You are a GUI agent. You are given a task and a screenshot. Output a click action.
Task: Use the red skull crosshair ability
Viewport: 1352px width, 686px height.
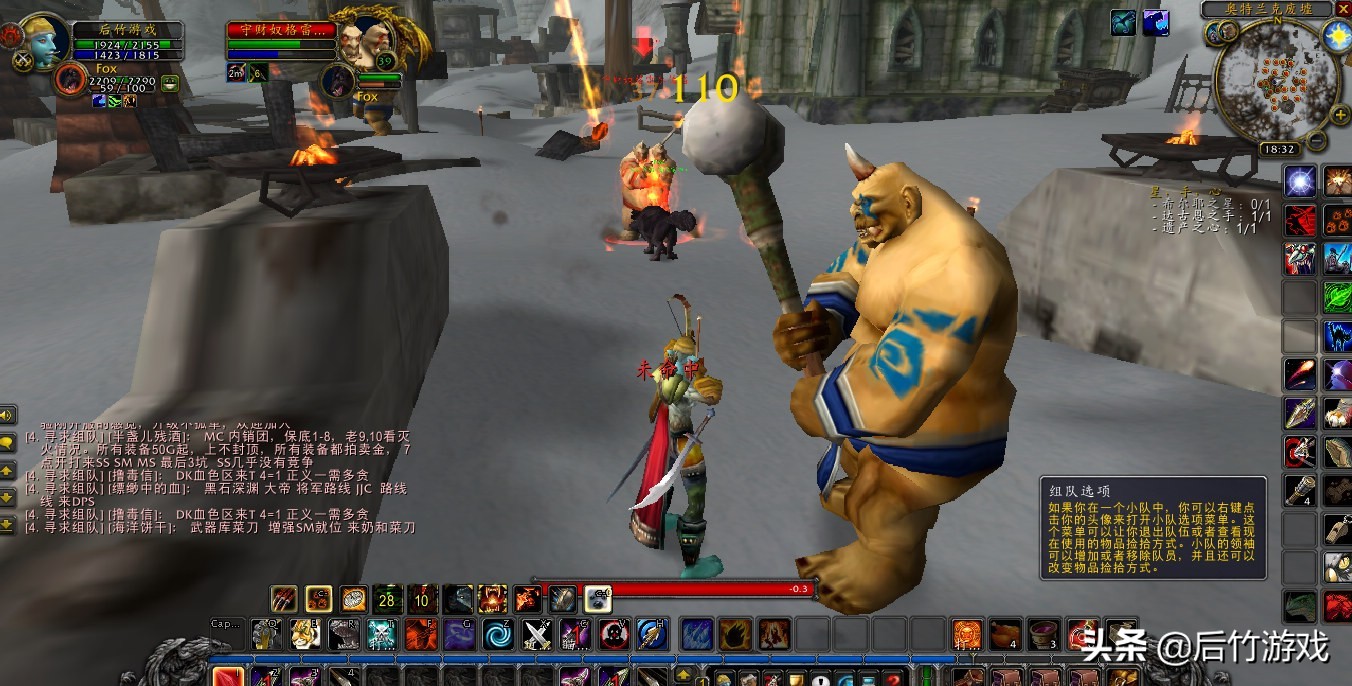click(x=614, y=634)
